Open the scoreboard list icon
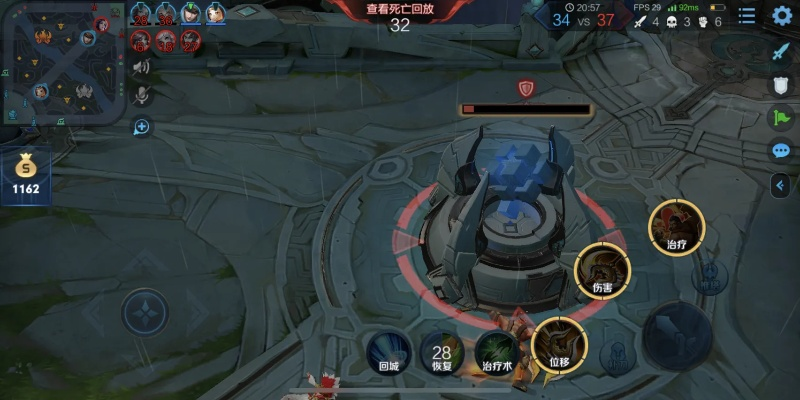800x400 pixels. pyautogui.click(x=747, y=16)
